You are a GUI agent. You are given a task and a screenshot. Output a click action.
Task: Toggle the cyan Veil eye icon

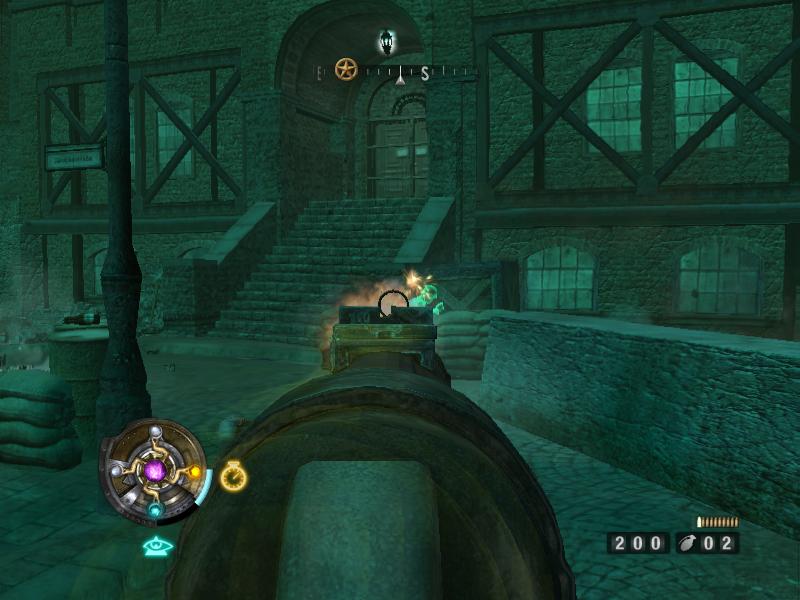[x=154, y=546]
